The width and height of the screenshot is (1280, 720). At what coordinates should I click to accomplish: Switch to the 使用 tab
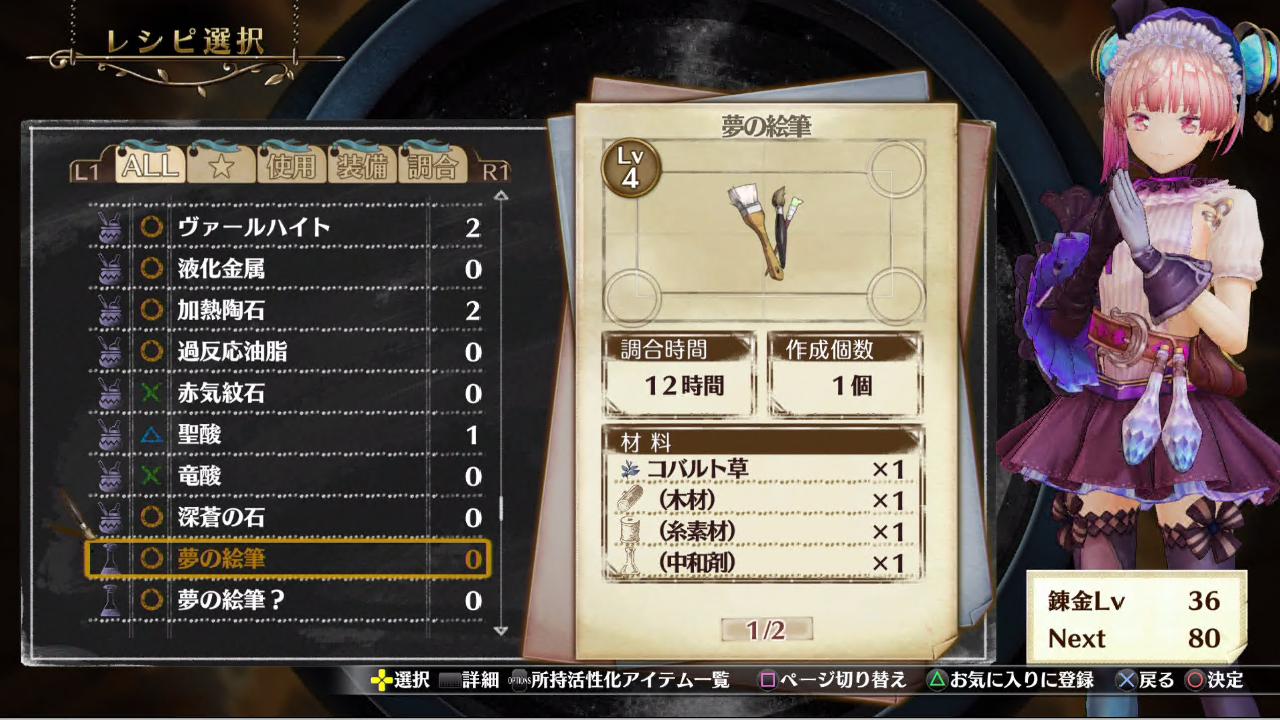(x=291, y=166)
